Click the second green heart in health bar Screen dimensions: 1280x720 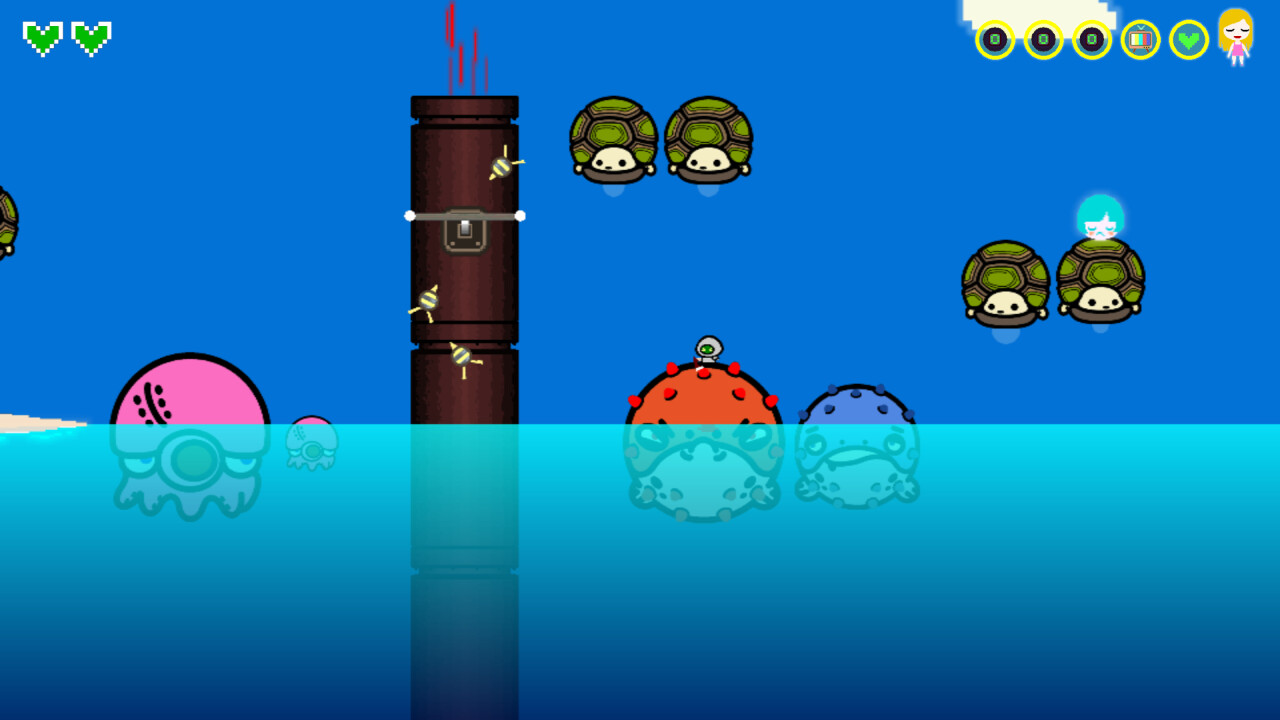pos(89,38)
